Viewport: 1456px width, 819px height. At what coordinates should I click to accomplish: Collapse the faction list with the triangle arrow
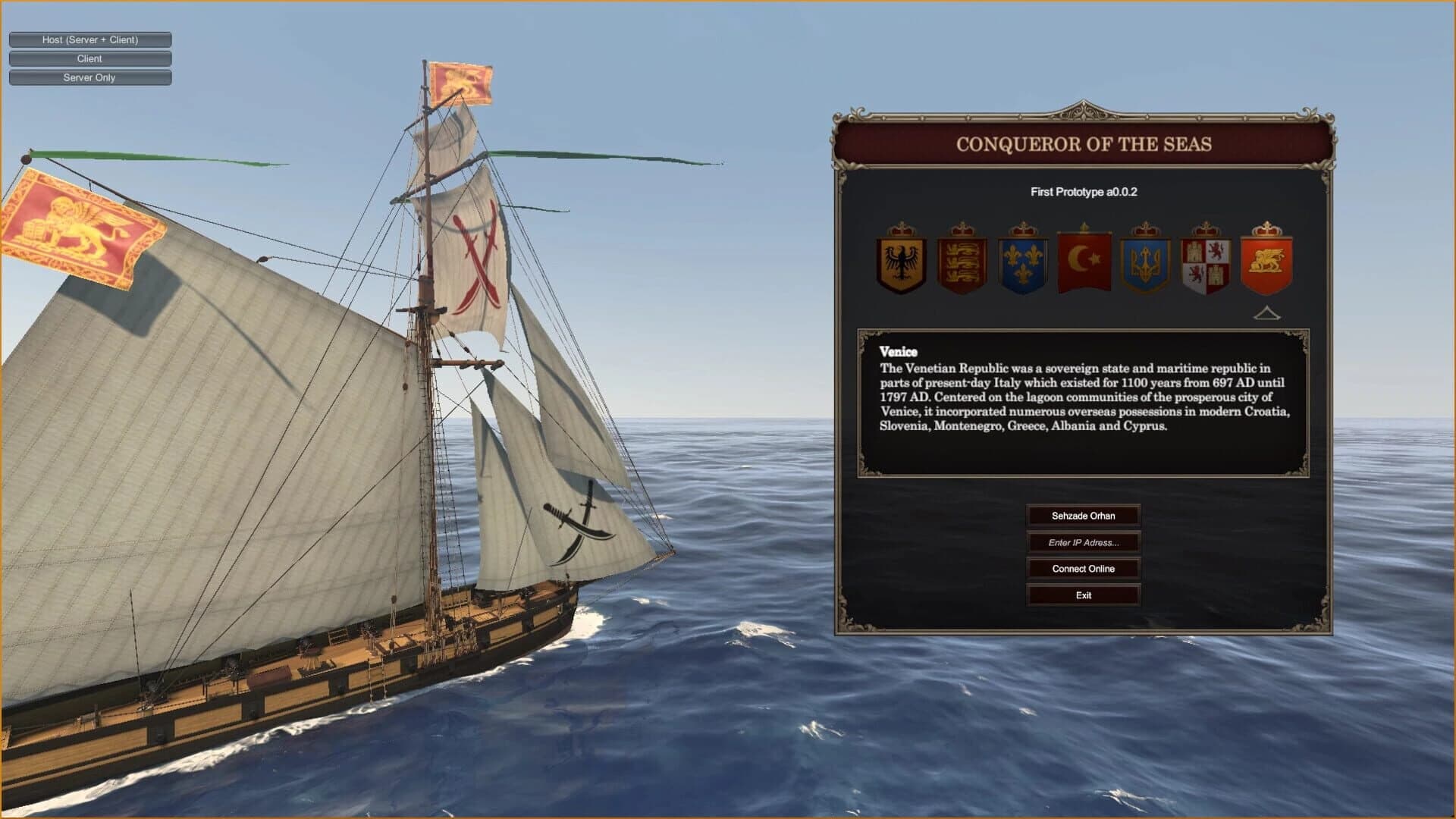click(1267, 313)
